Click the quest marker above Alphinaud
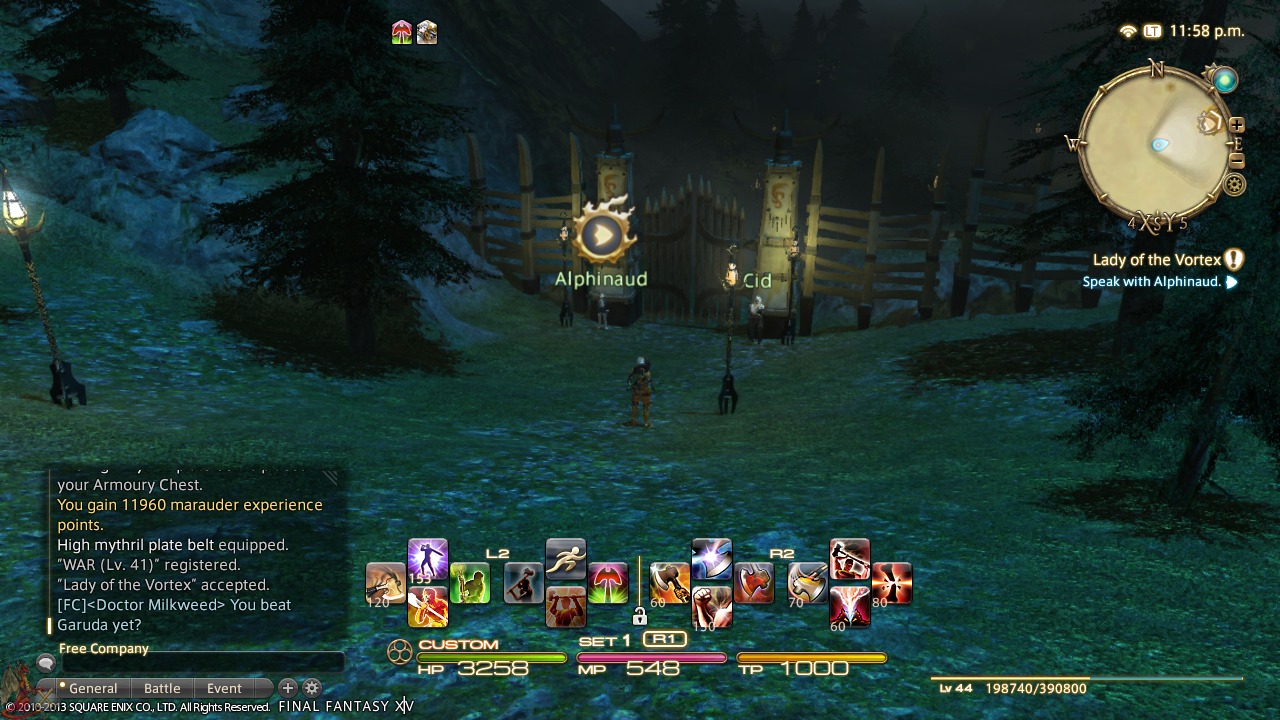 [601, 234]
